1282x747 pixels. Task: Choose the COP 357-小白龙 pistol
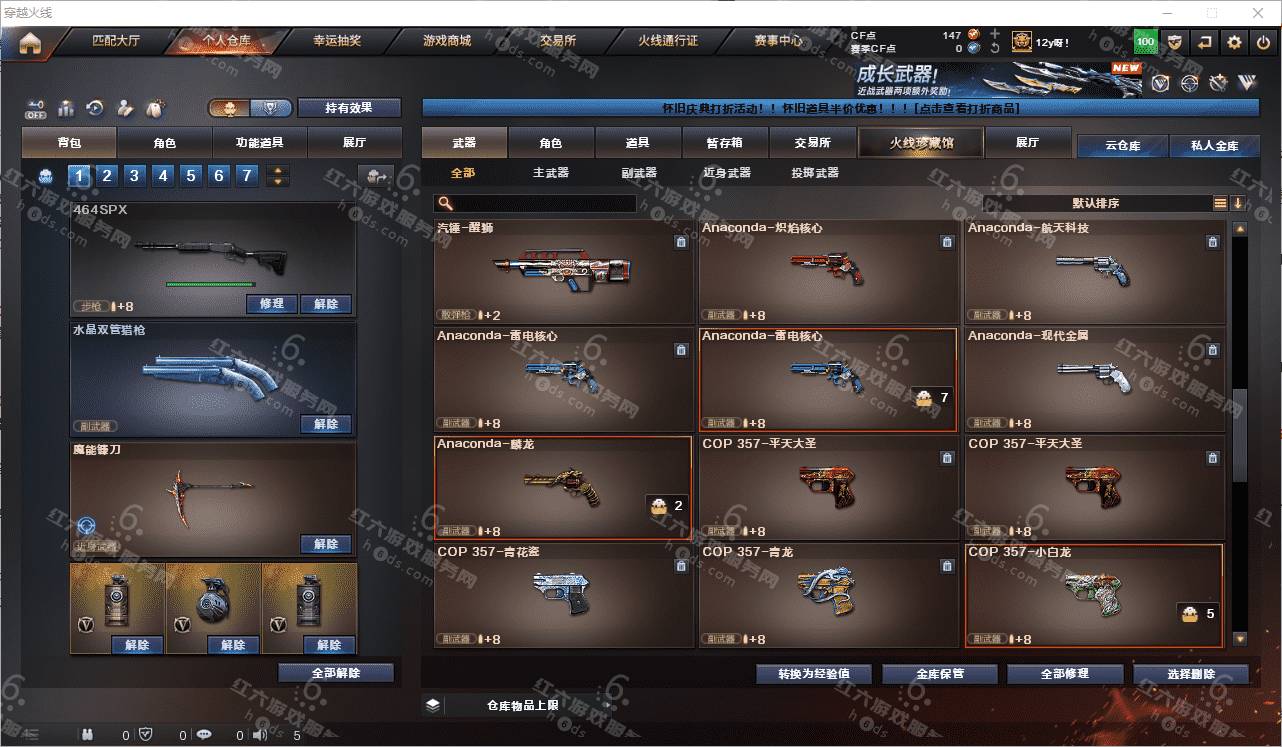point(1093,595)
